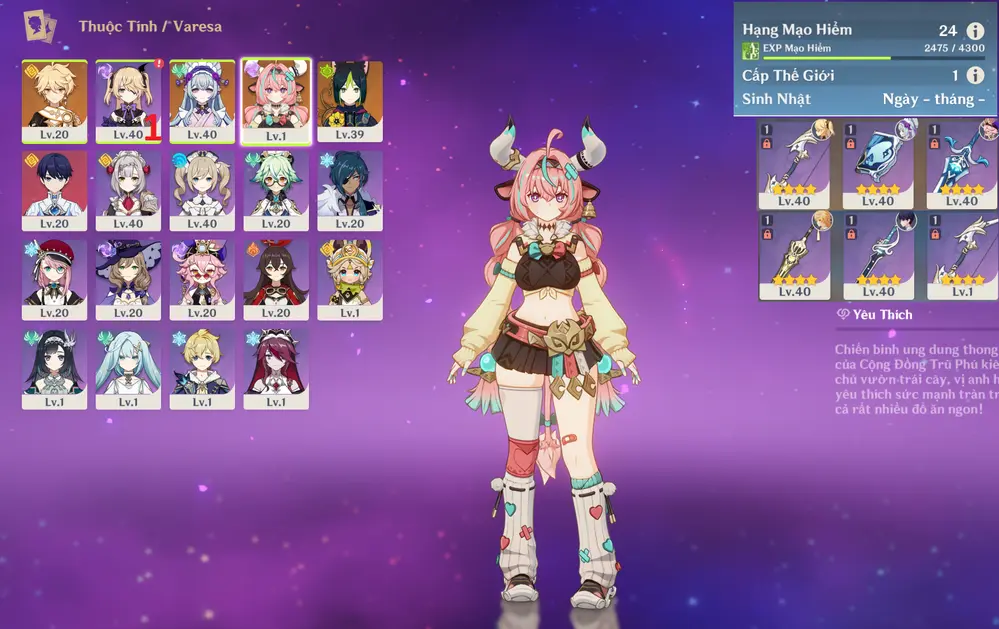The image size is (999, 629).
Task: Choose the golden sword Lv.40 weapon
Action: click(x=794, y=255)
